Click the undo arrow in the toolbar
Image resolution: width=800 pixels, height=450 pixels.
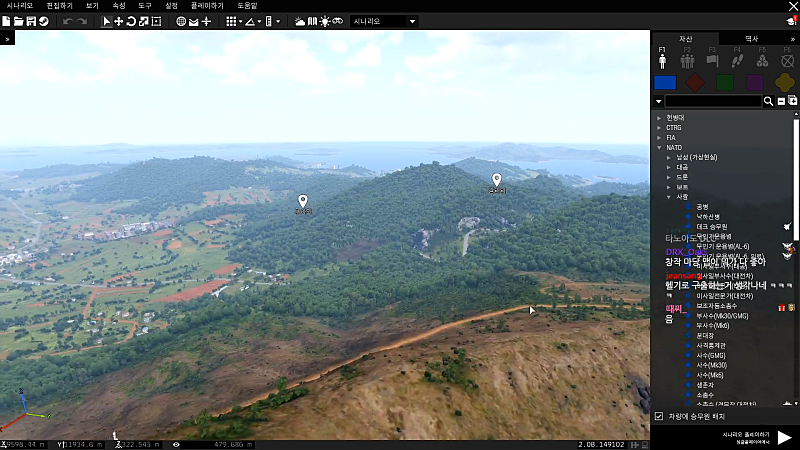click(x=67, y=21)
